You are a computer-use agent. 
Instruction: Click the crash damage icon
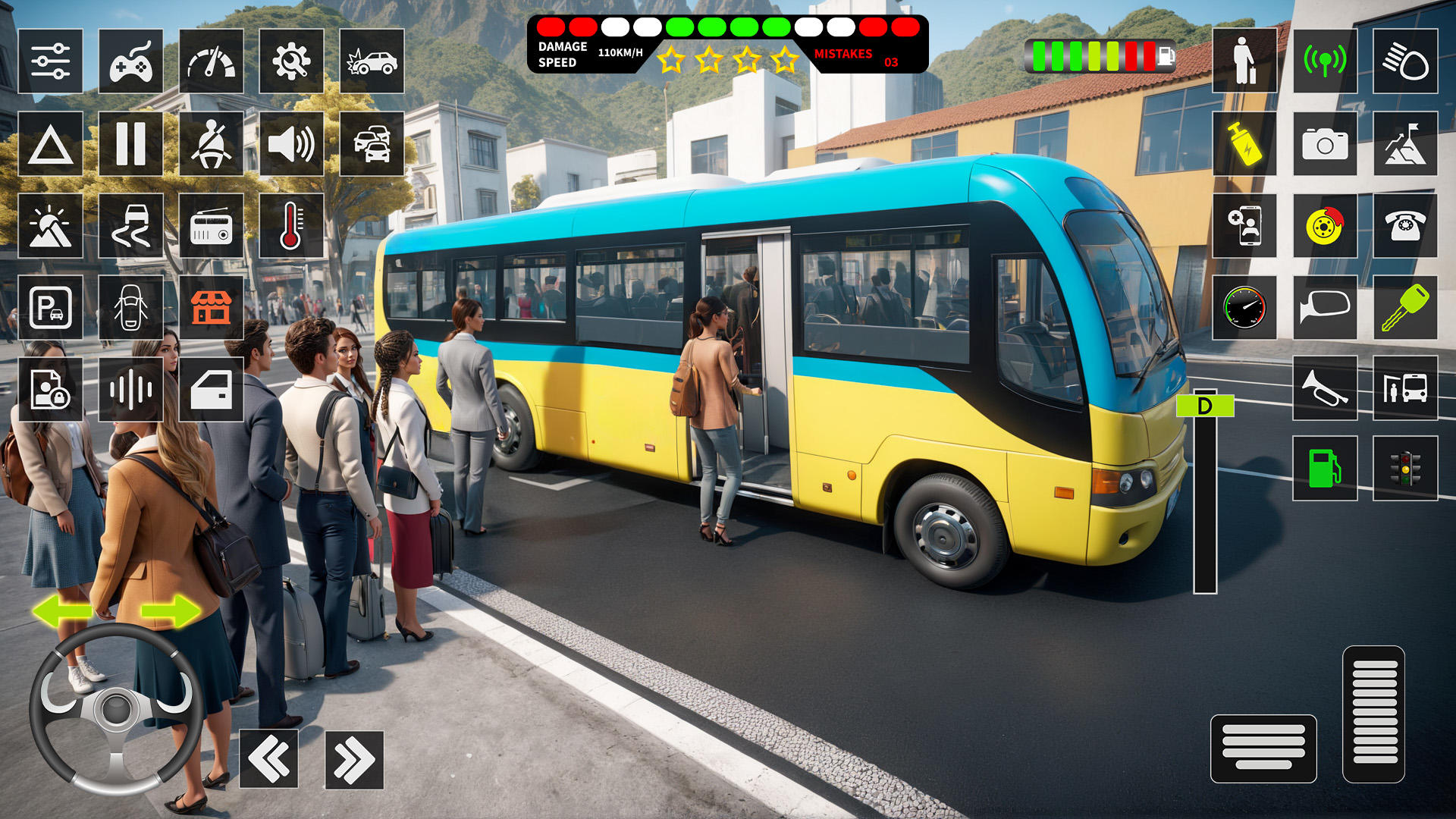[373, 61]
